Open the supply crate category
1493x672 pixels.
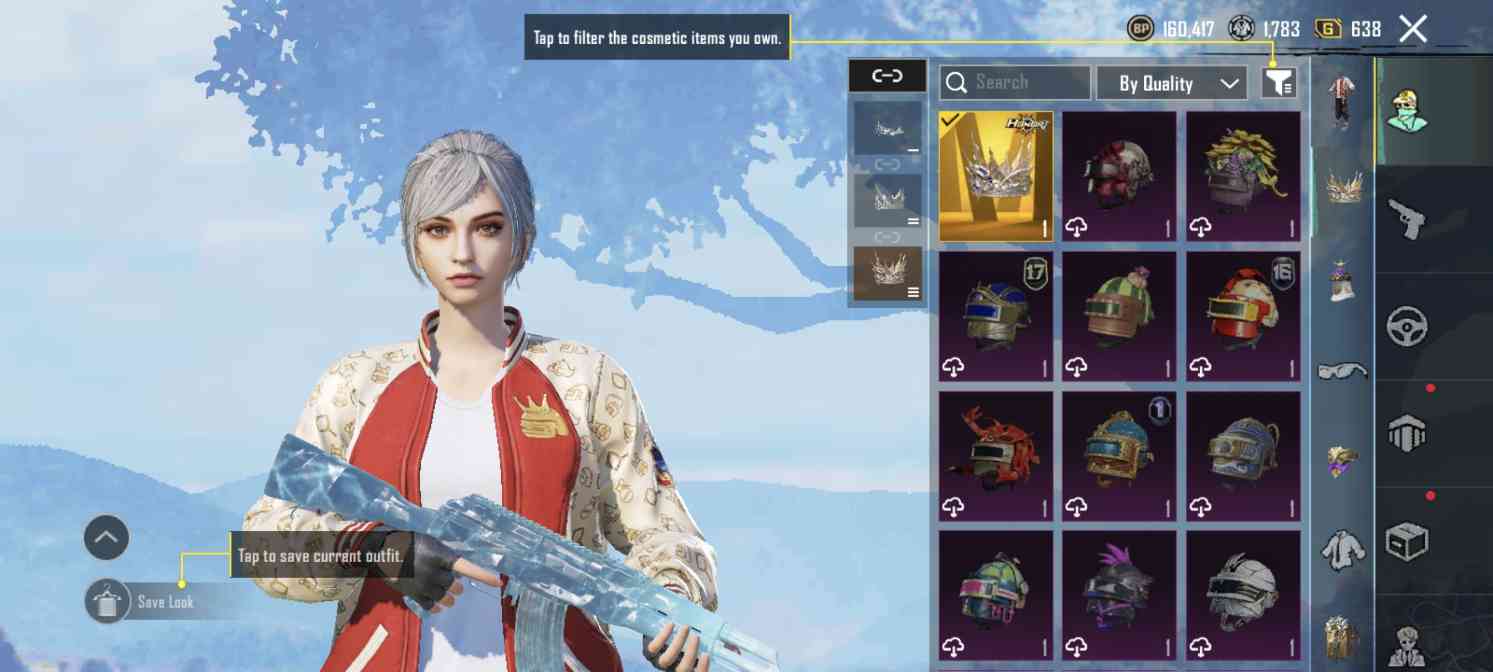click(1406, 542)
